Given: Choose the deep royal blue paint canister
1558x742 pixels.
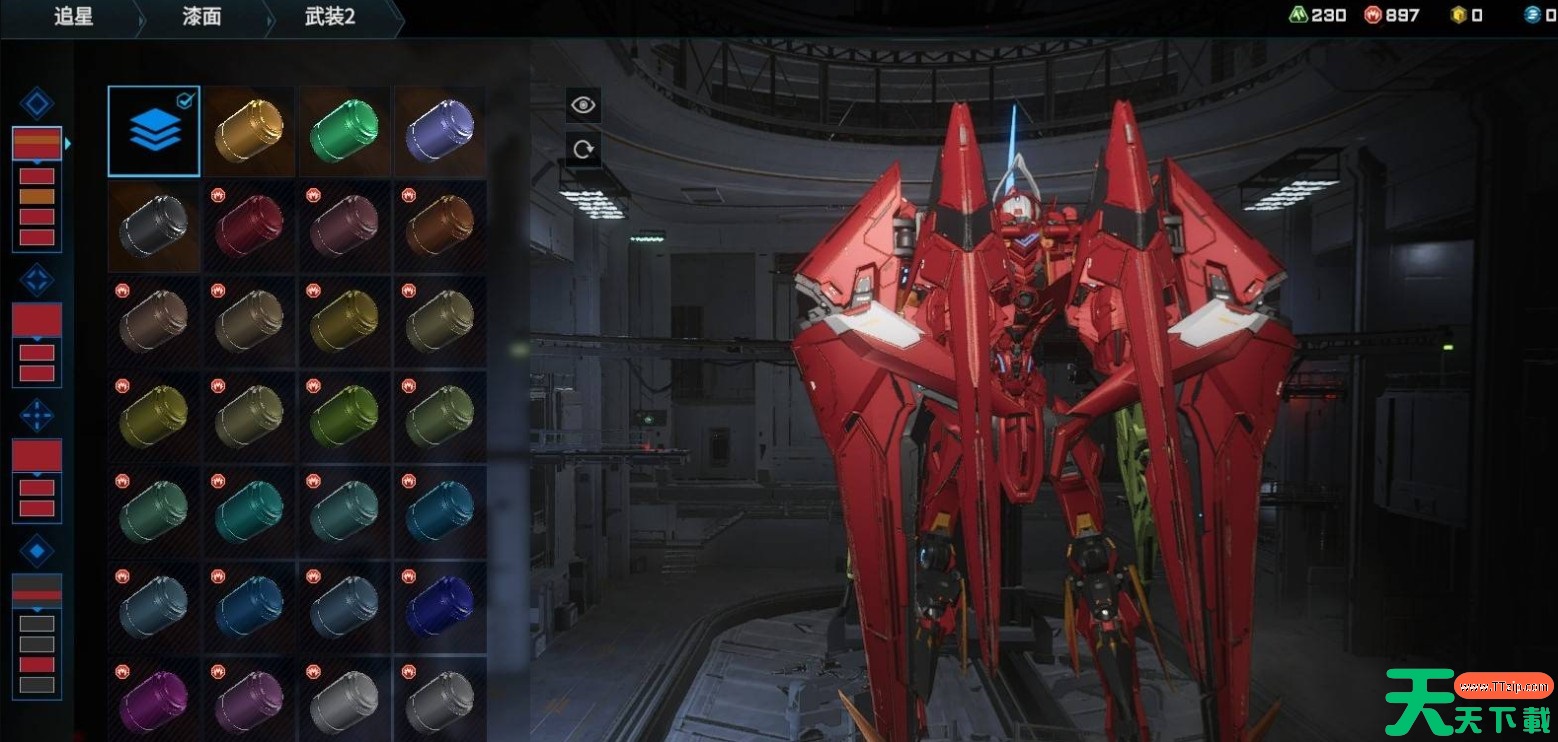Looking at the screenshot, I should click(440, 607).
